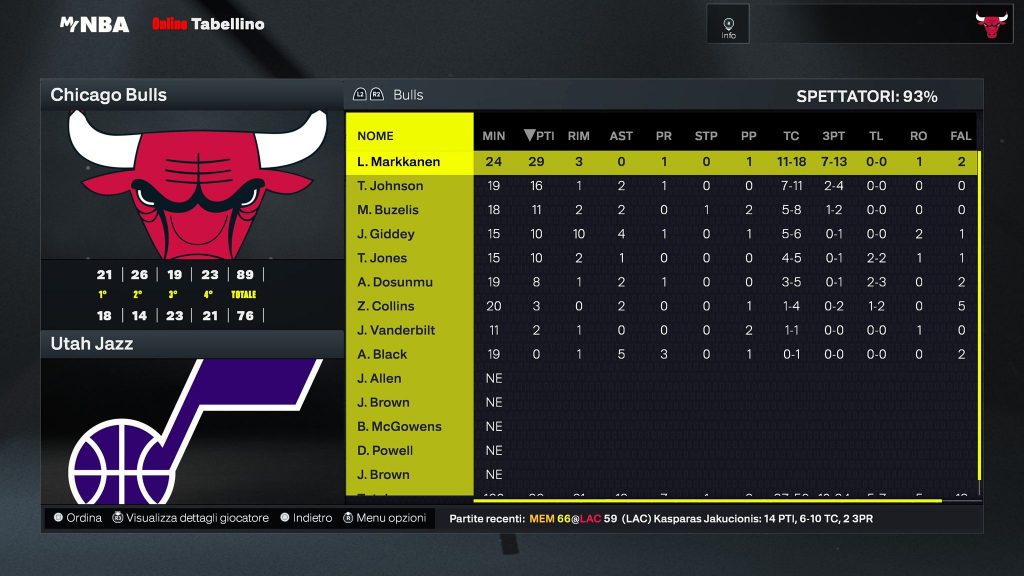Viewport: 1024px width, 576px height.
Task: Choose J. Allen's row
Action: [380, 378]
